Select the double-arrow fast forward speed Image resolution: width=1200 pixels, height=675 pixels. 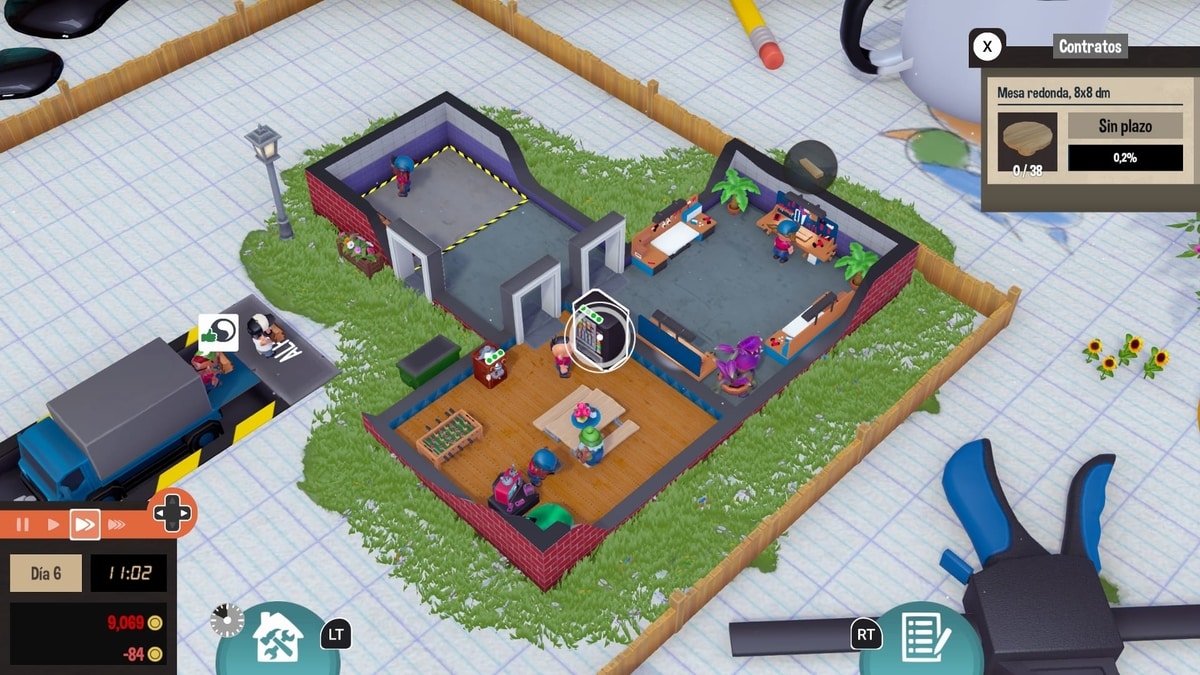coord(85,524)
